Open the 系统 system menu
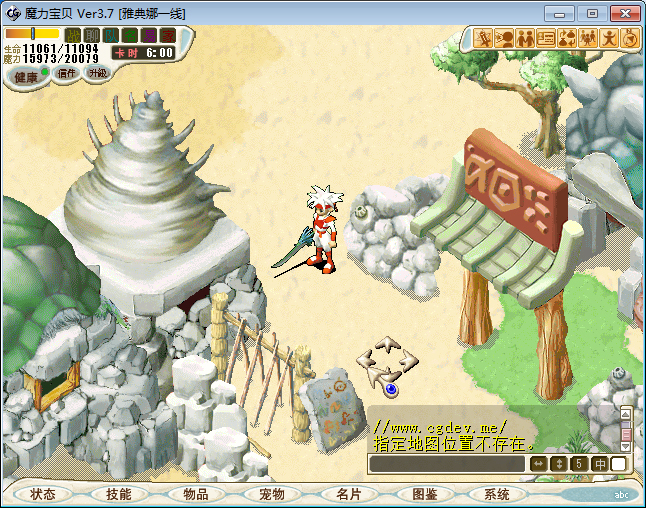This screenshot has width=646, height=508. [497, 494]
